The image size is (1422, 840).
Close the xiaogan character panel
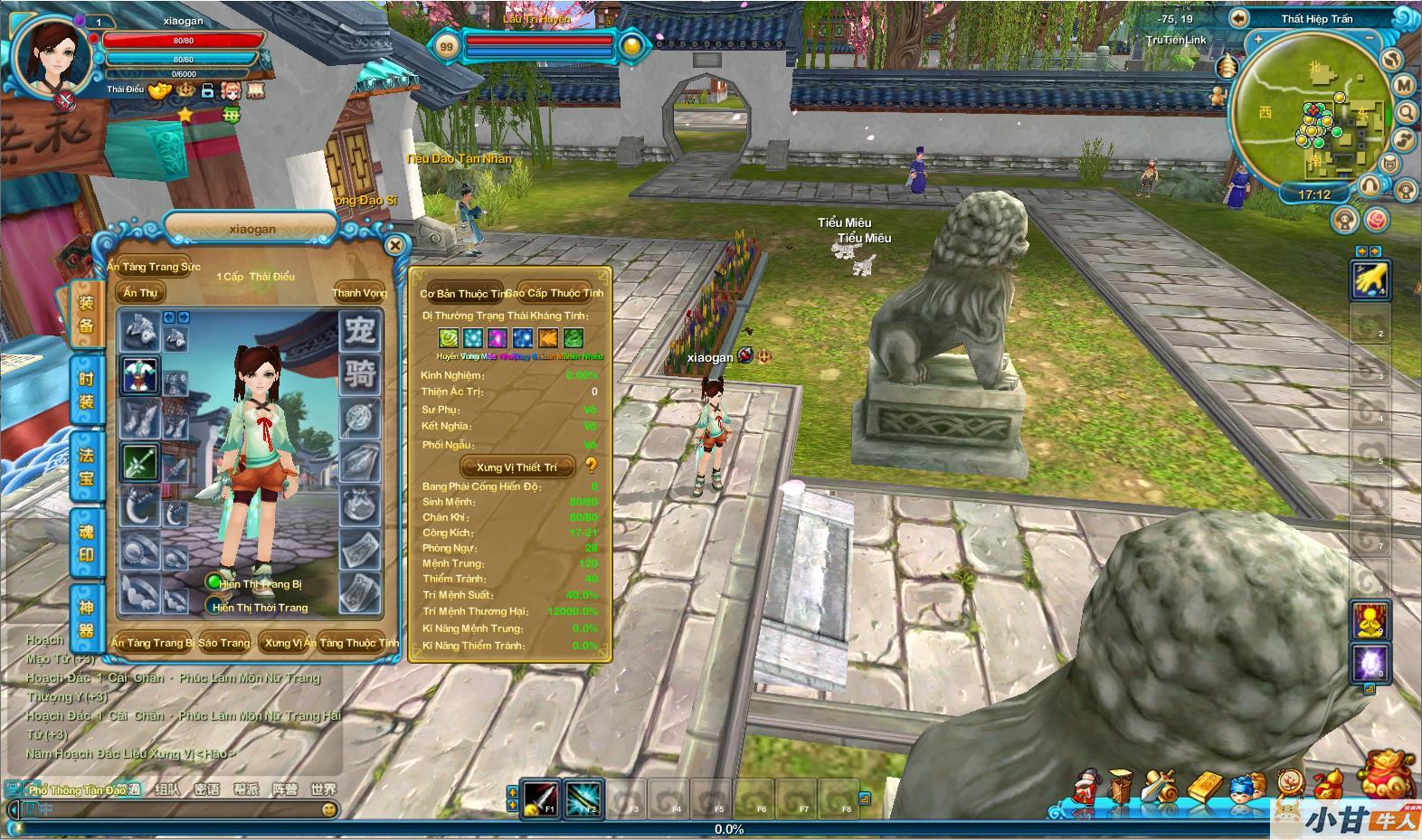(394, 245)
